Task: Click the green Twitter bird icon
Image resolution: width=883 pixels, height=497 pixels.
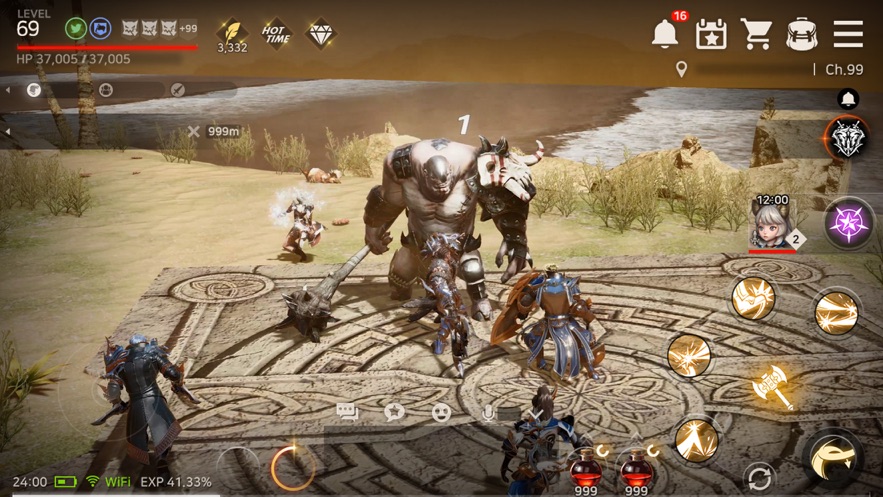Action: point(75,28)
